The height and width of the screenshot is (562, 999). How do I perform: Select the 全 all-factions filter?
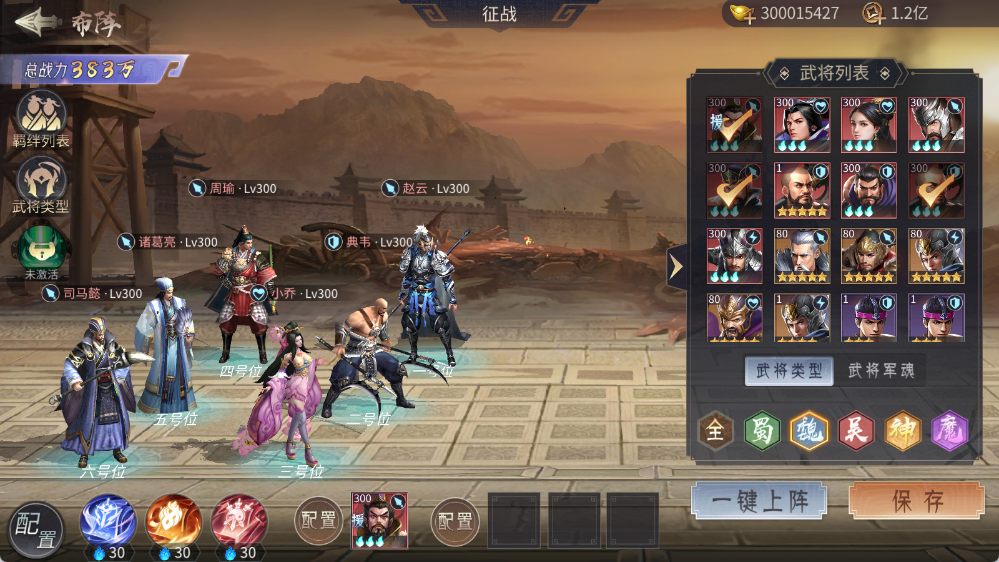pyautogui.click(x=715, y=431)
